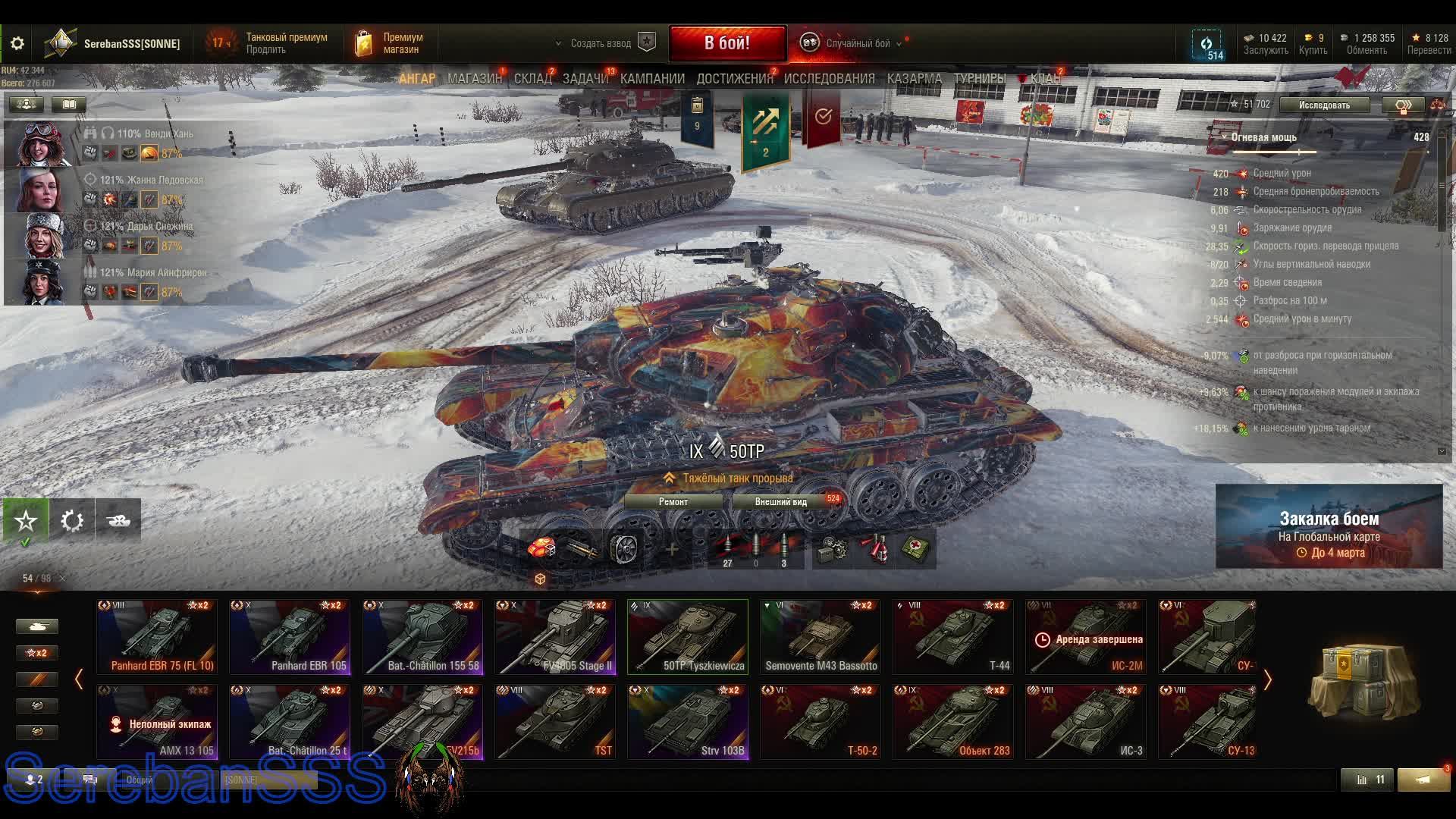The width and height of the screenshot is (1456, 819).
Task: Go to the ЗАДАЧИ tab
Action: click(585, 78)
